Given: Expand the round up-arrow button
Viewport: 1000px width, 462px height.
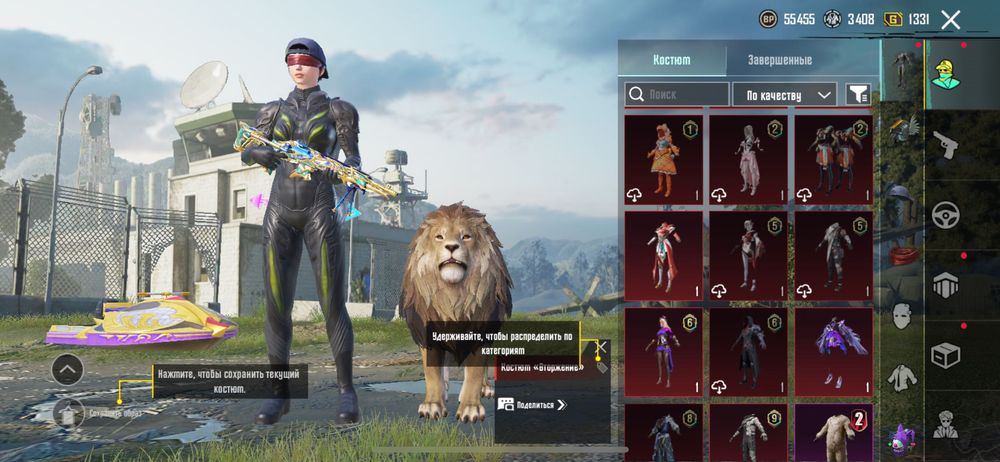Looking at the screenshot, I should 67,370.
